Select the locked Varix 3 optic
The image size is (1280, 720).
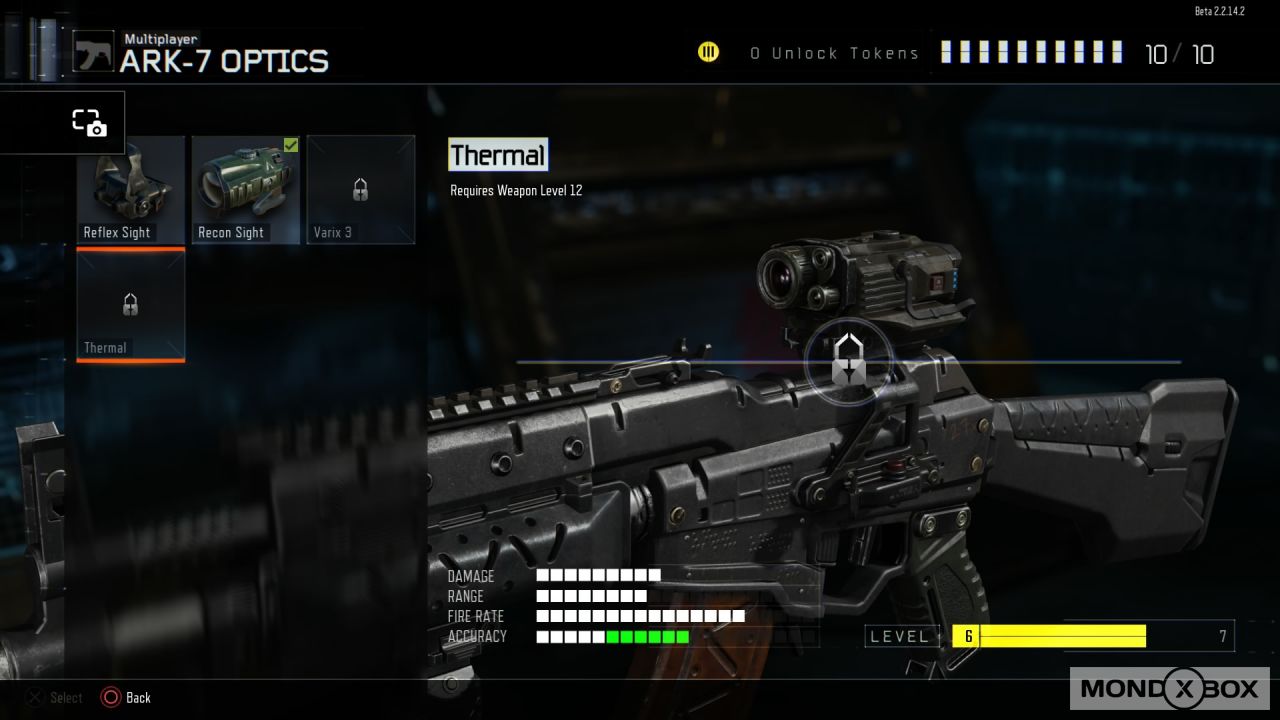(x=361, y=190)
